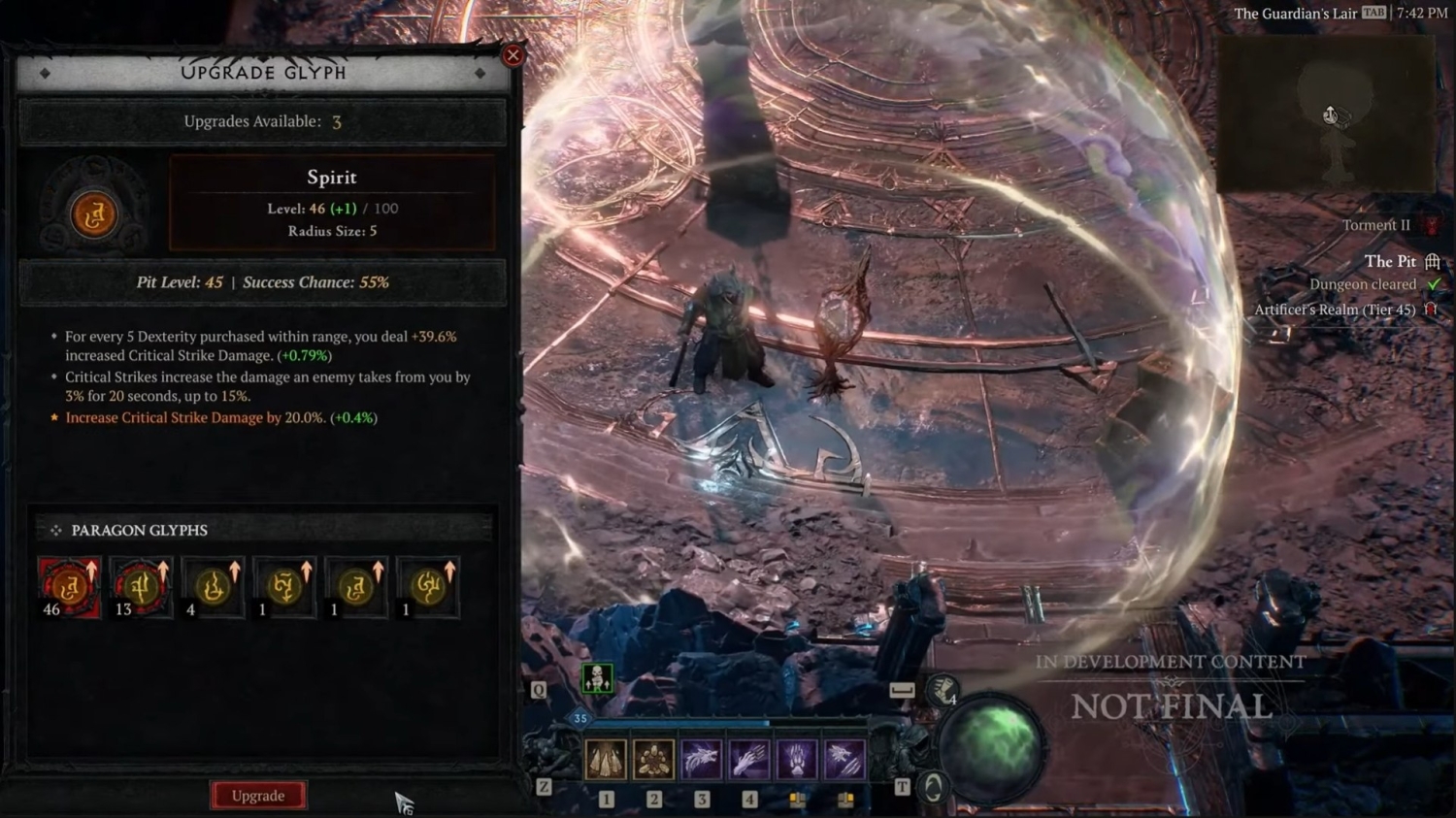
Task: Cast the clawed hand skill
Action: tap(748, 759)
